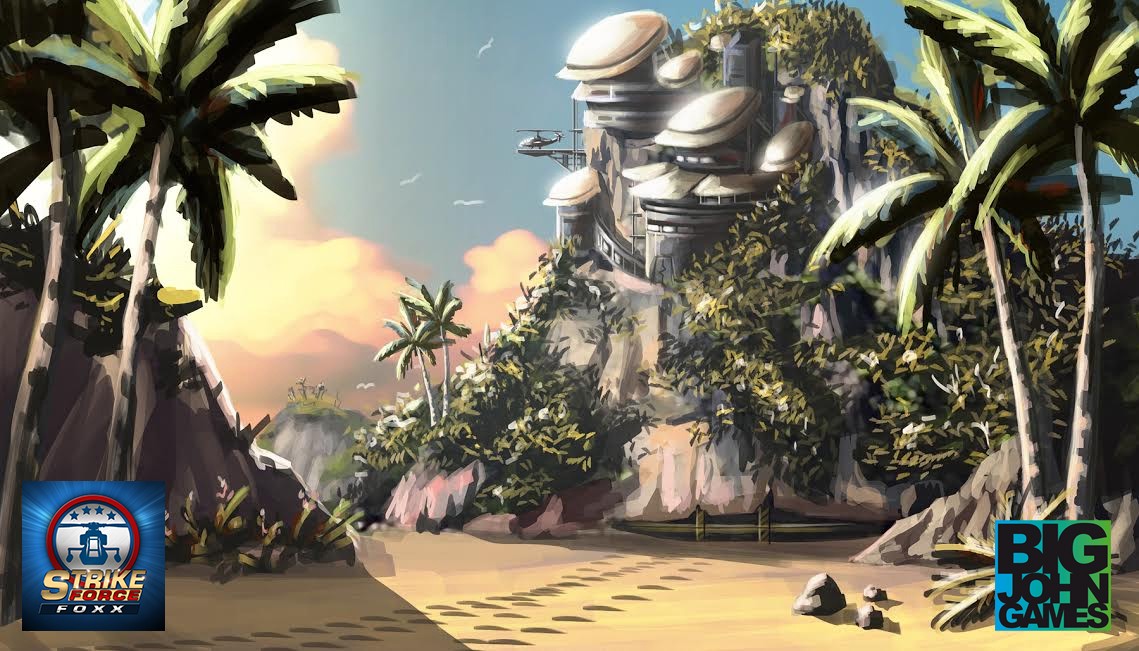Click the Strike Force Foxx logo icon
Screen dimensions: 1139x651
[x=93, y=555]
